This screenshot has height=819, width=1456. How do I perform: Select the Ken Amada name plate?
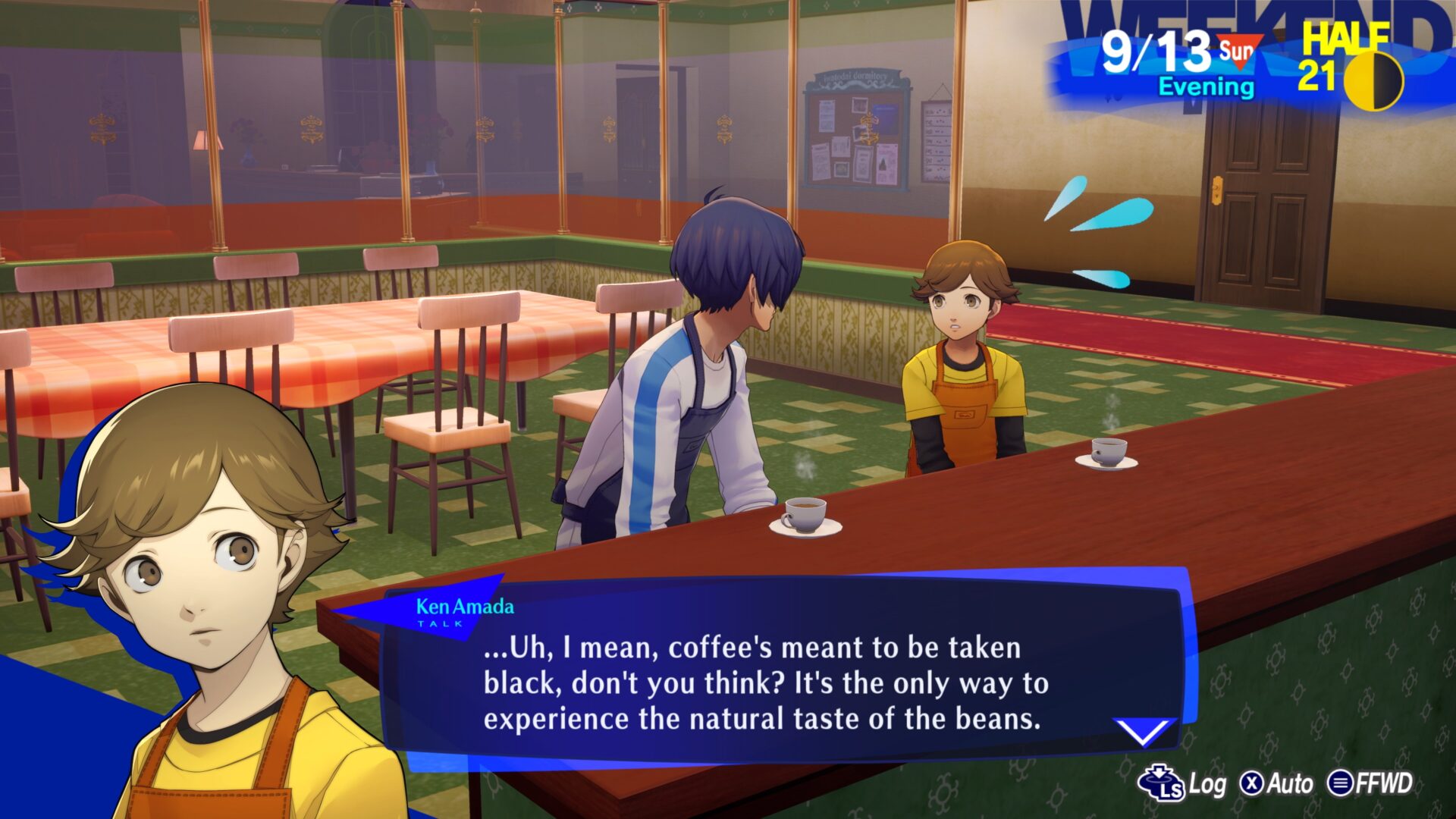[465, 605]
